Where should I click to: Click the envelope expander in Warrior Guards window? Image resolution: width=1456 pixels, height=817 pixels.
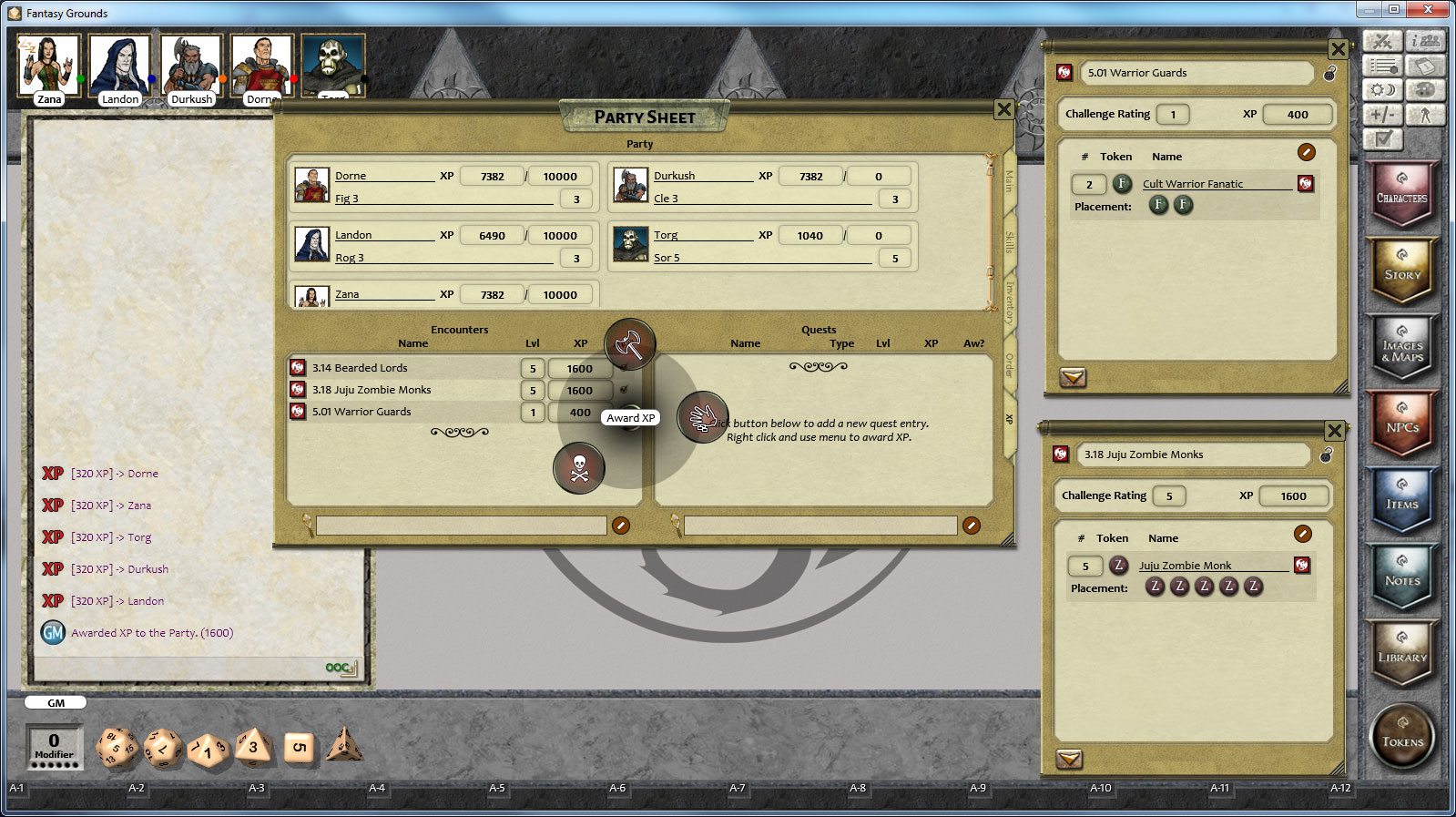tap(1072, 379)
